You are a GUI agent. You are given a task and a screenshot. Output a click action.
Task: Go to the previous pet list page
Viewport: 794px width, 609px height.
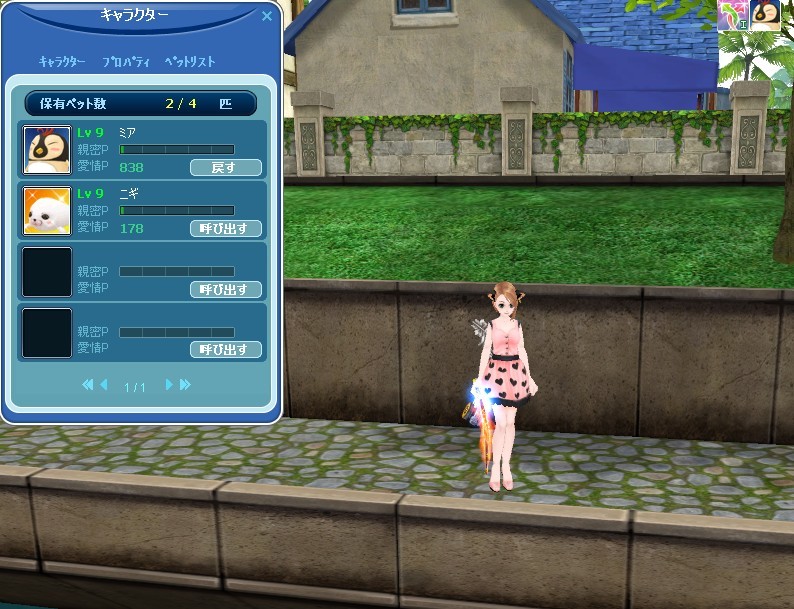click(x=103, y=385)
